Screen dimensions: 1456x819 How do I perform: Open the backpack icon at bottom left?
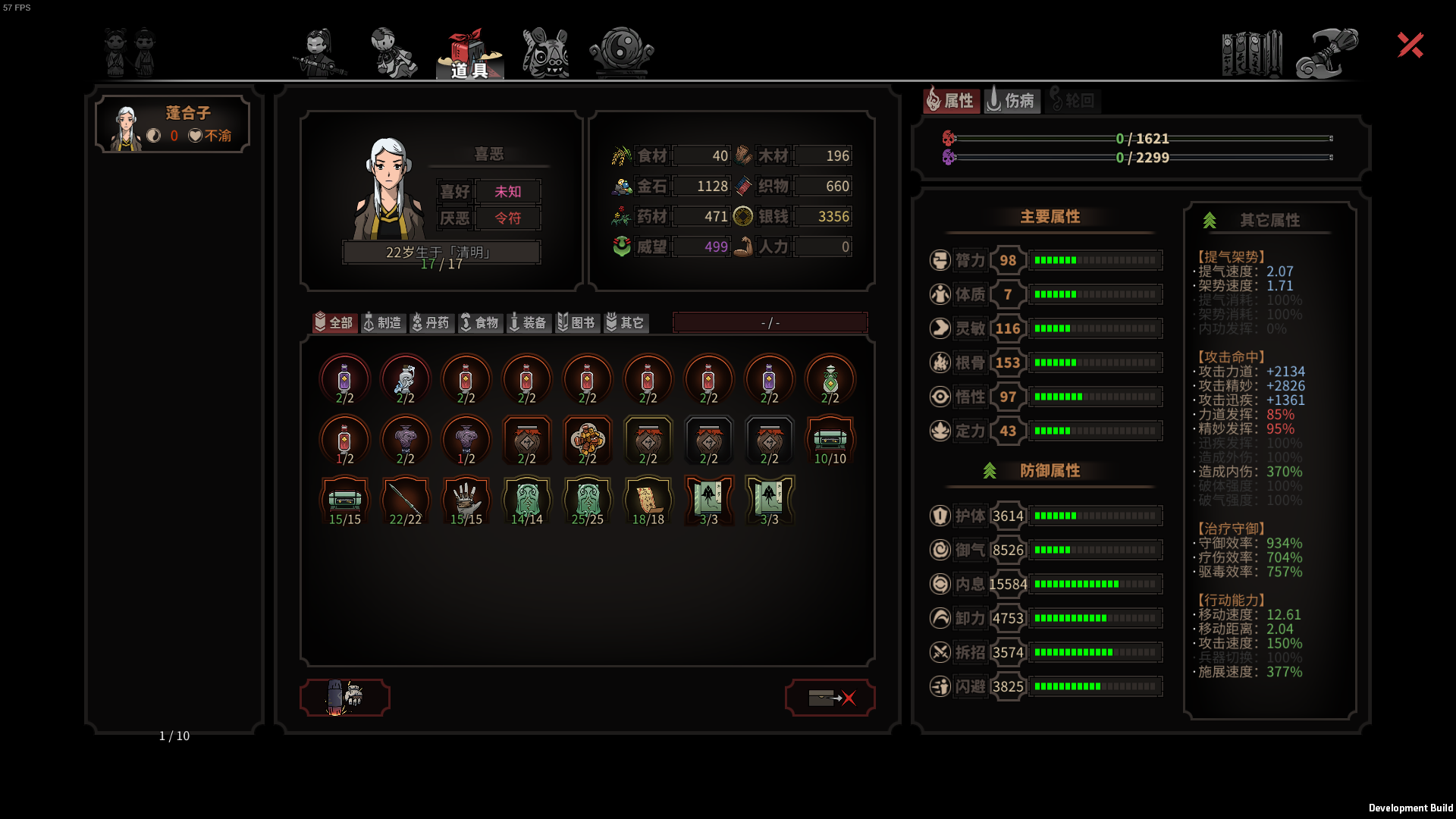pos(345,697)
